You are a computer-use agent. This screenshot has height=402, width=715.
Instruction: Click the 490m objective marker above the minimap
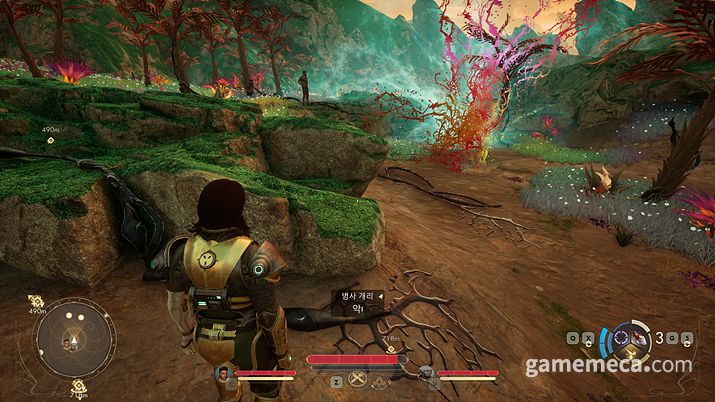[37, 300]
